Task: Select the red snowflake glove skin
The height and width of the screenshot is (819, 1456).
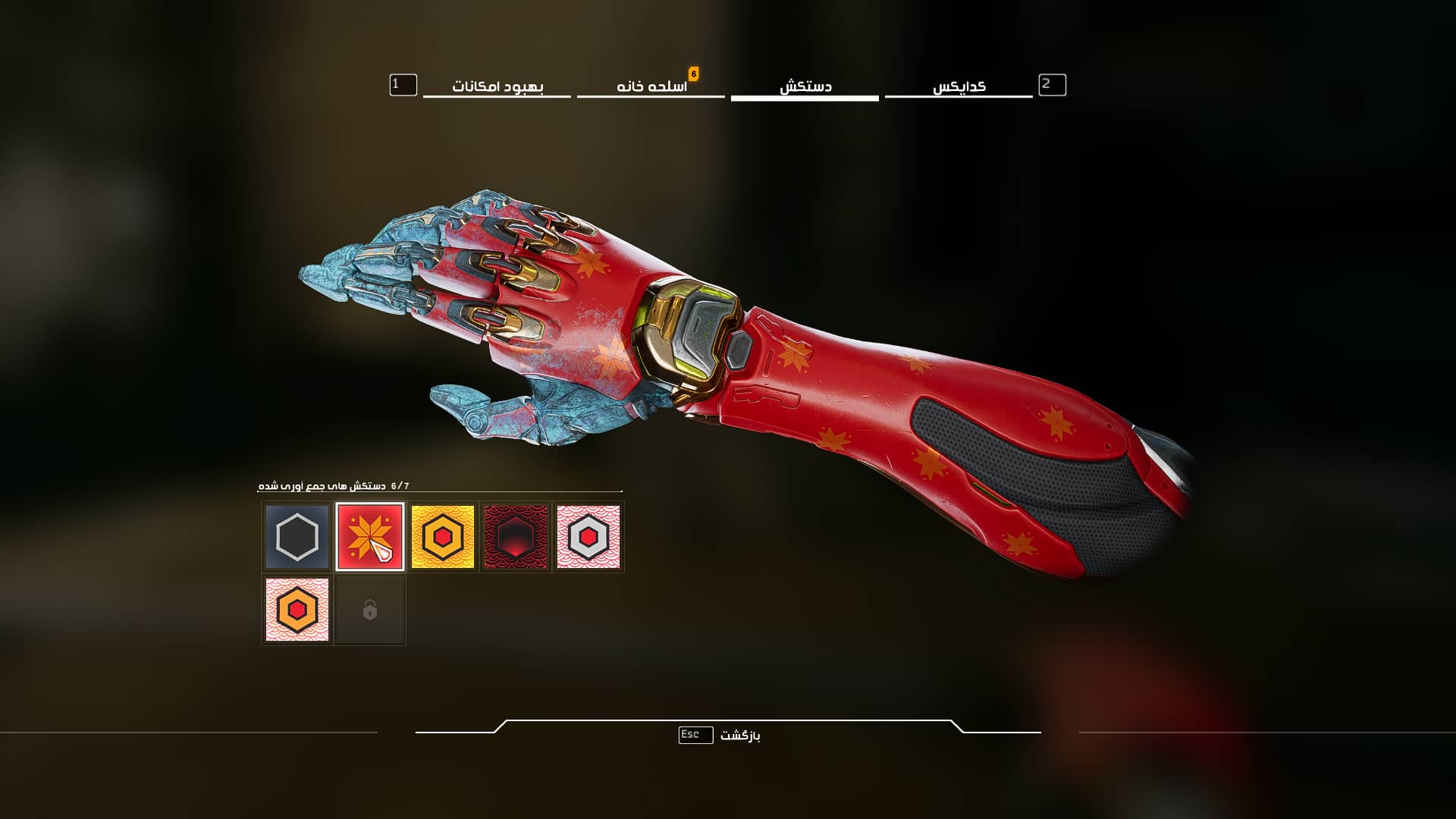Action: coord(370,537)
